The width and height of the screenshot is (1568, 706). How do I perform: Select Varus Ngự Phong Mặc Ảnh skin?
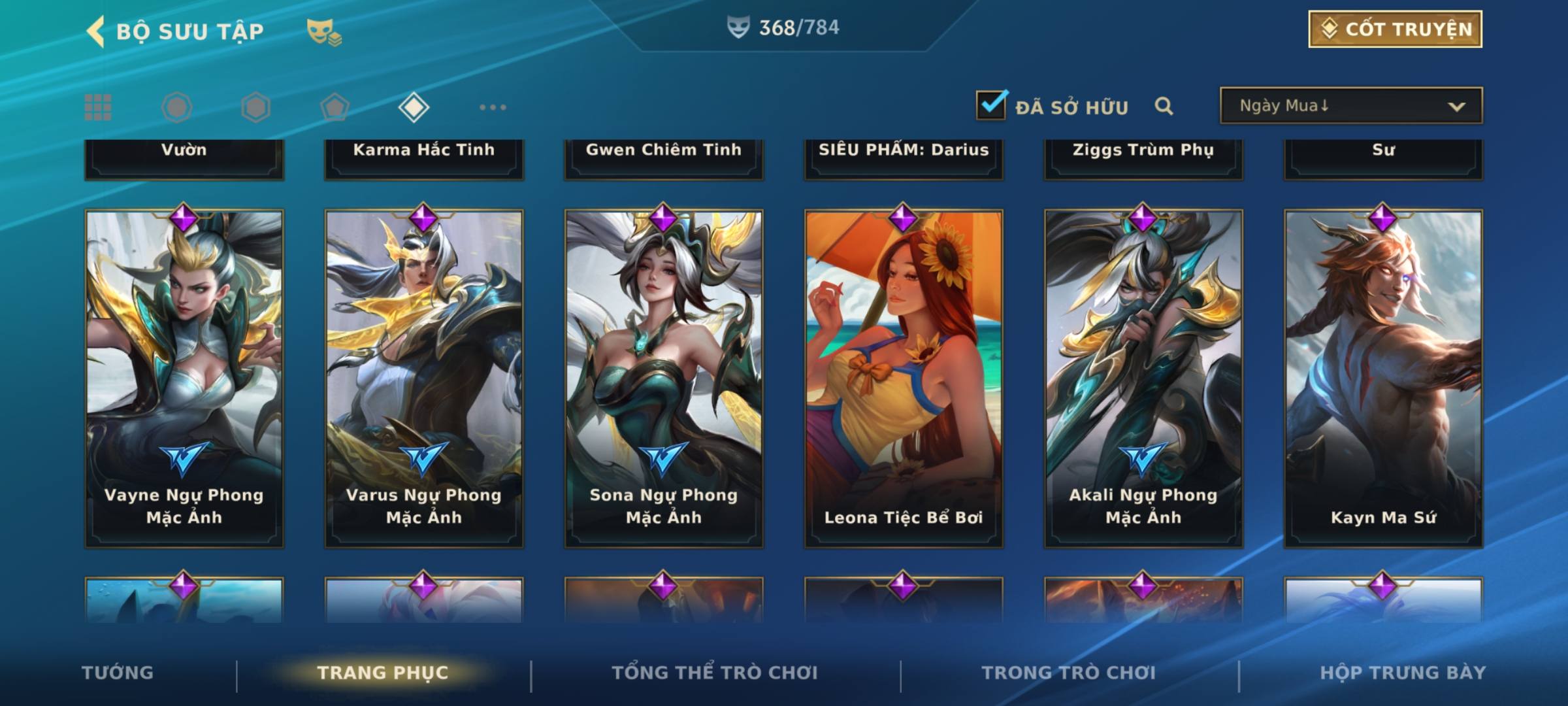424,378
